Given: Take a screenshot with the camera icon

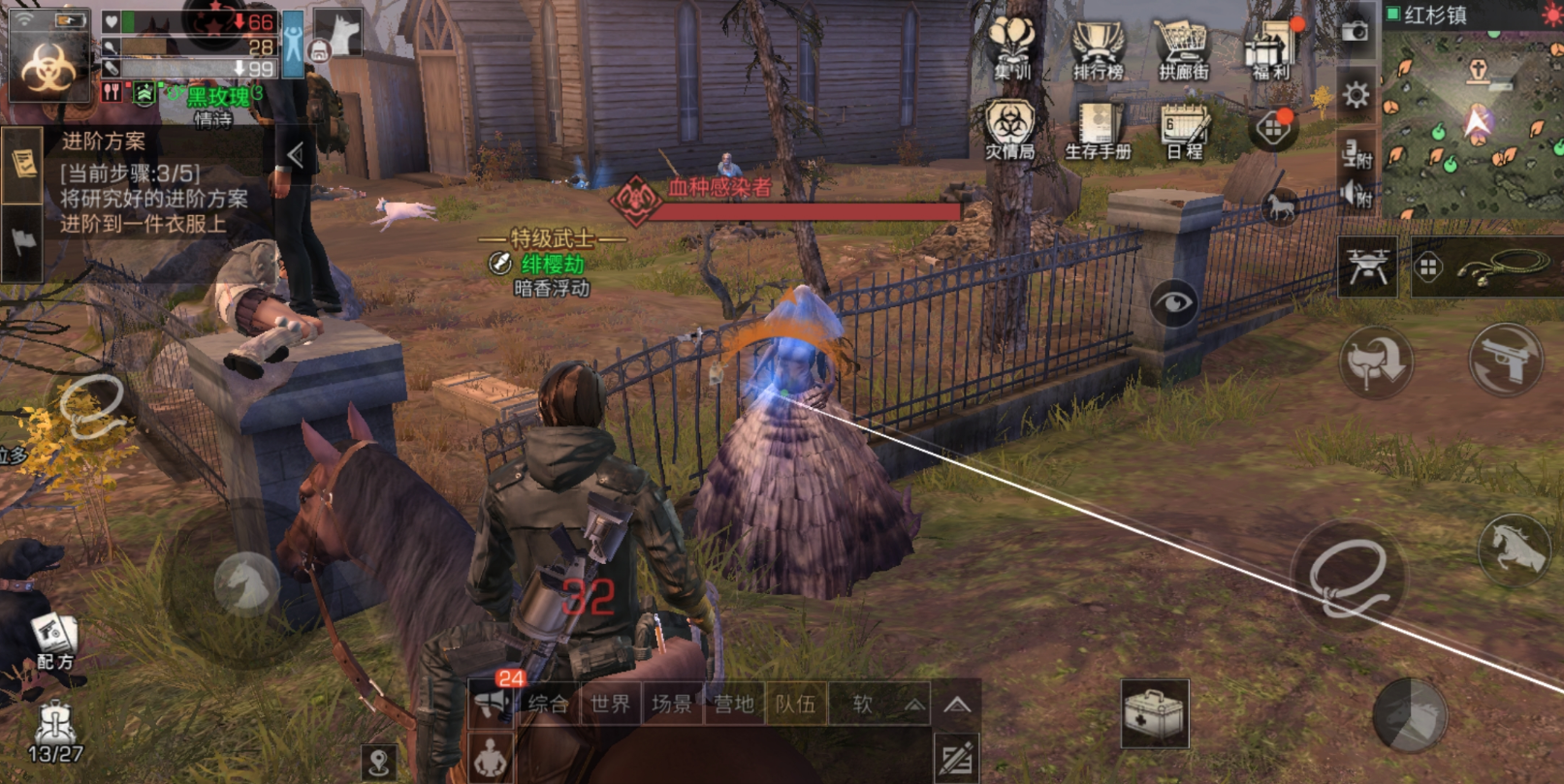Looking at the screenshot, I should tap(1355, 32).
